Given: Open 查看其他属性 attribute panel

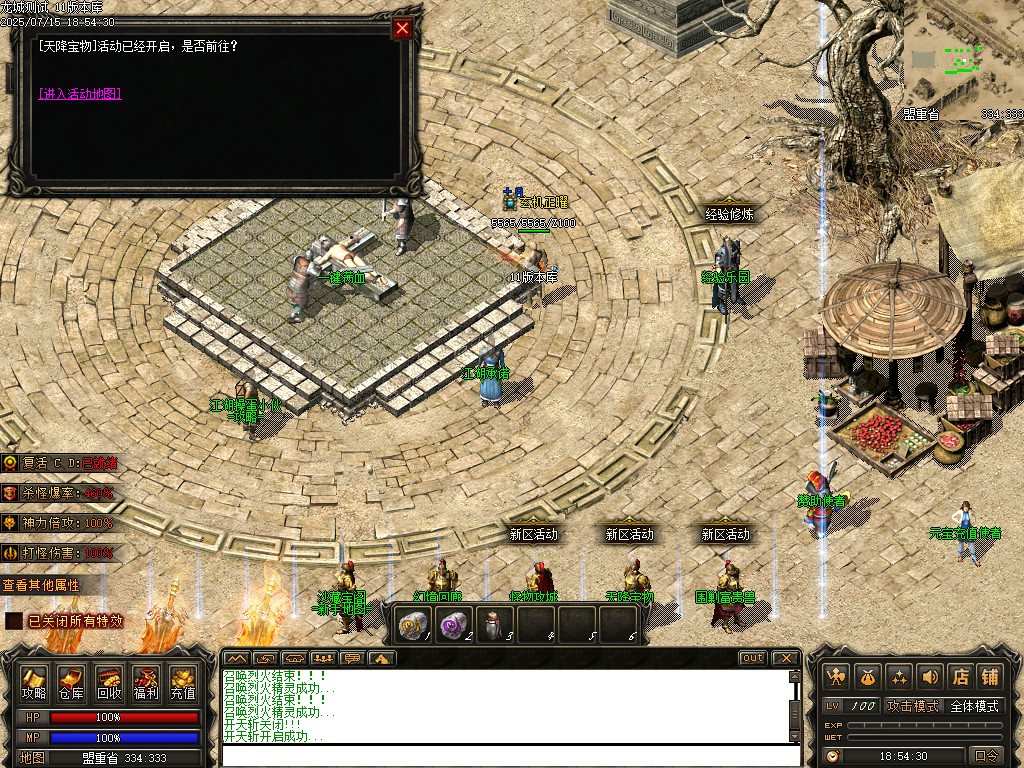Looking at the screenshot, I should (x=41, y=585).
